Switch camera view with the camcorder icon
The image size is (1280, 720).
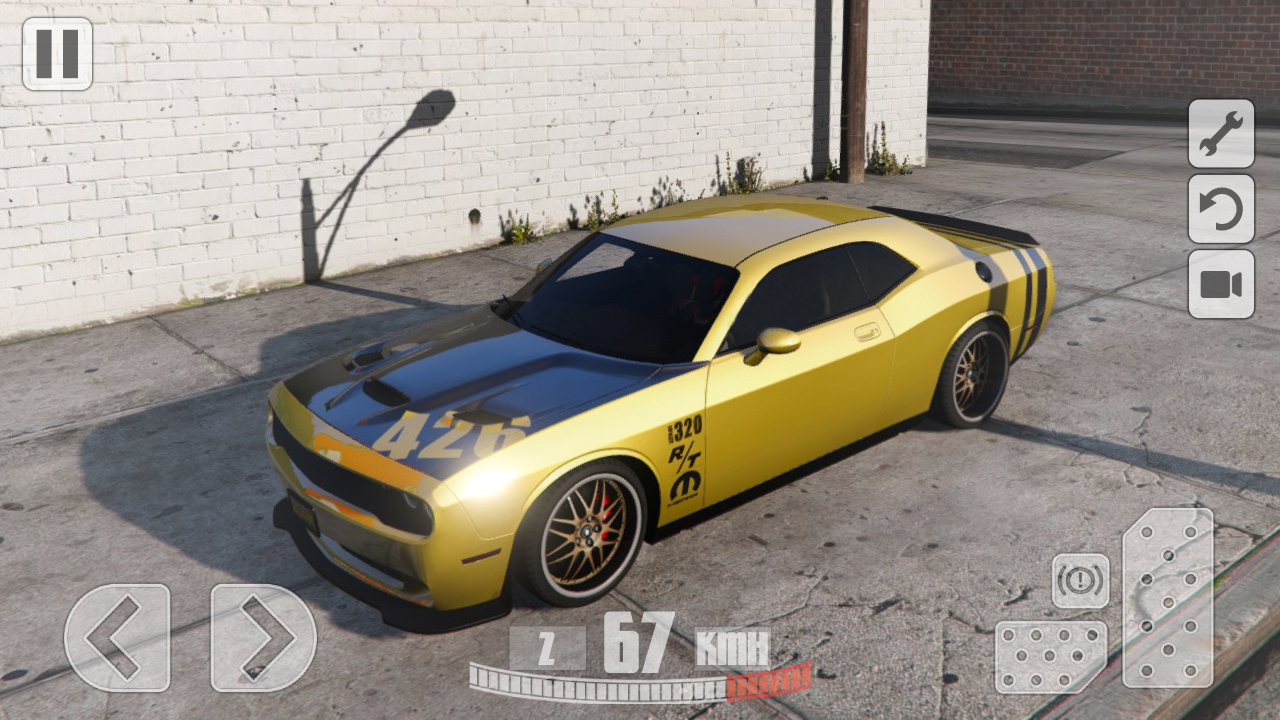tap(1221, 288)
